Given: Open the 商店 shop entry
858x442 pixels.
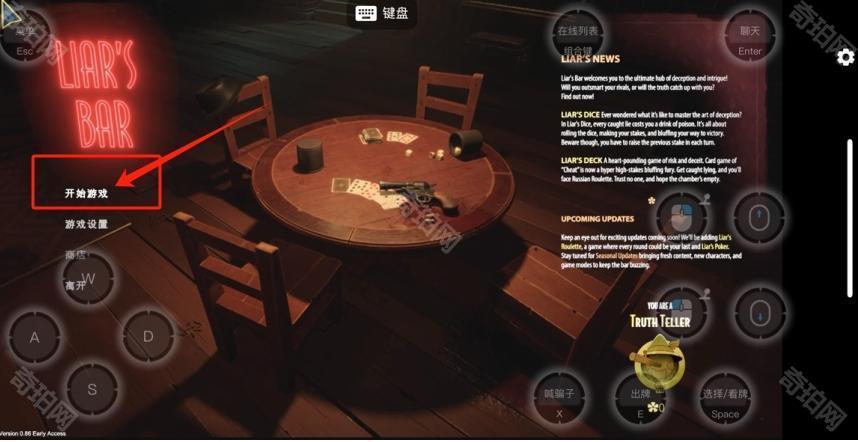Looking at the screenshot, I should (76, 255).
